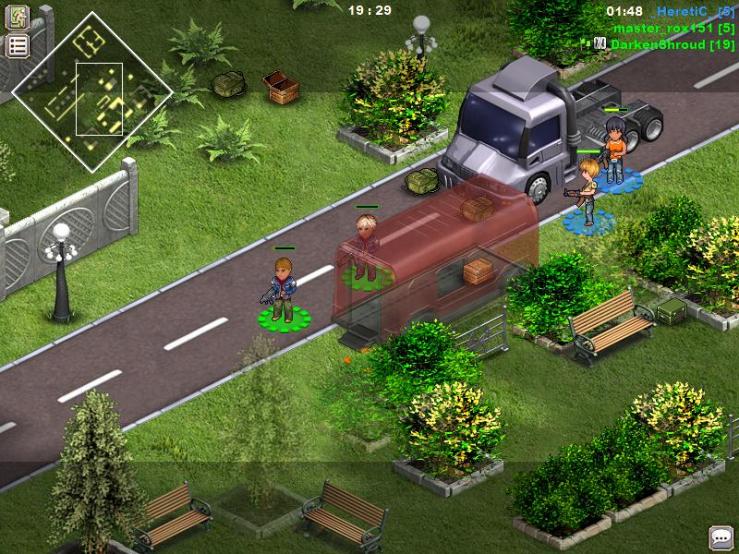Viewport: 739px width, 554px height.
Task: Click the exit icon with the running figure
Action: click(17, 17)
